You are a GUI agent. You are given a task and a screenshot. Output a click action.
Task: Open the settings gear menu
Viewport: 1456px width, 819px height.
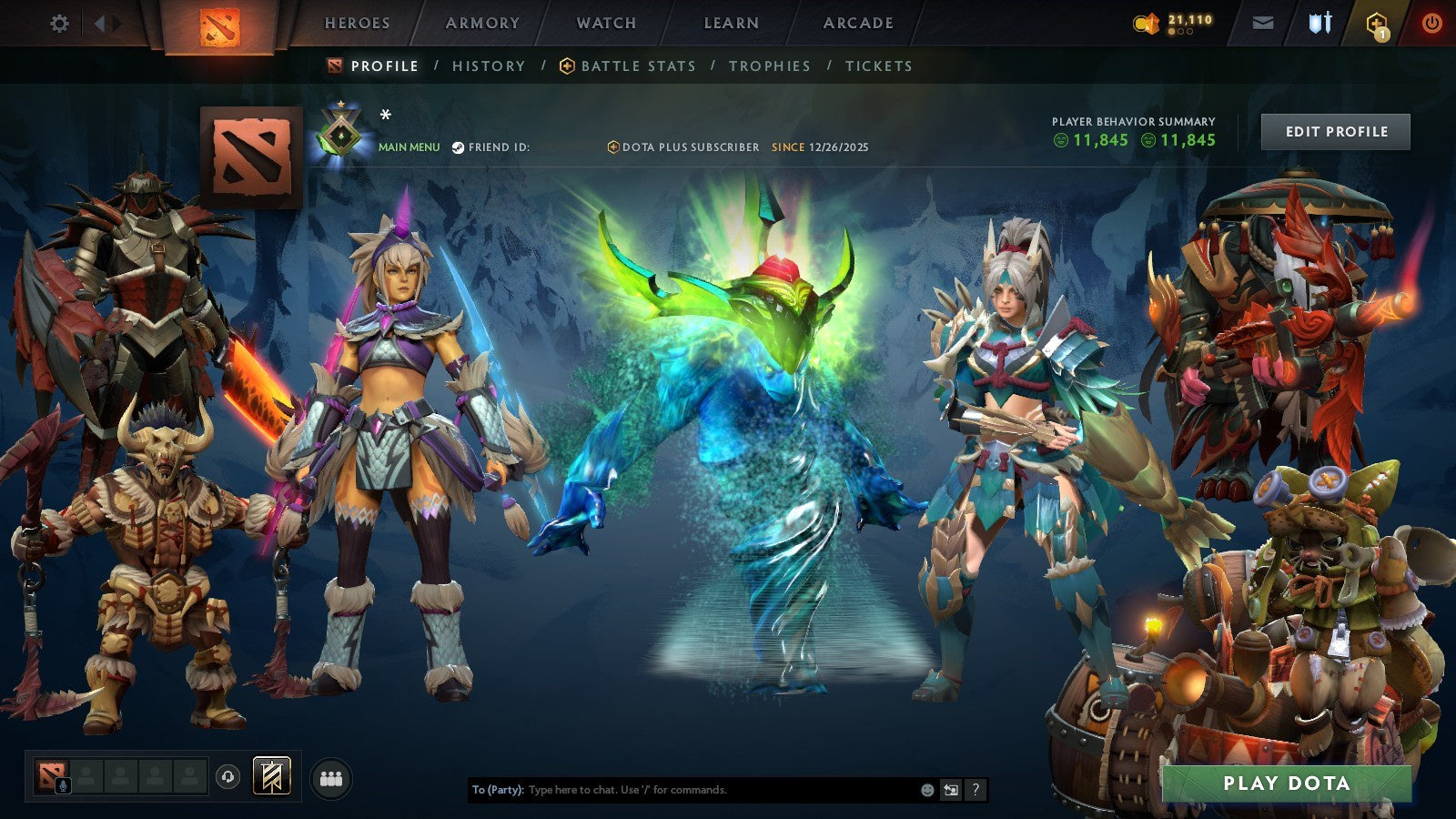pyautogui.click(x=59, y=23)
